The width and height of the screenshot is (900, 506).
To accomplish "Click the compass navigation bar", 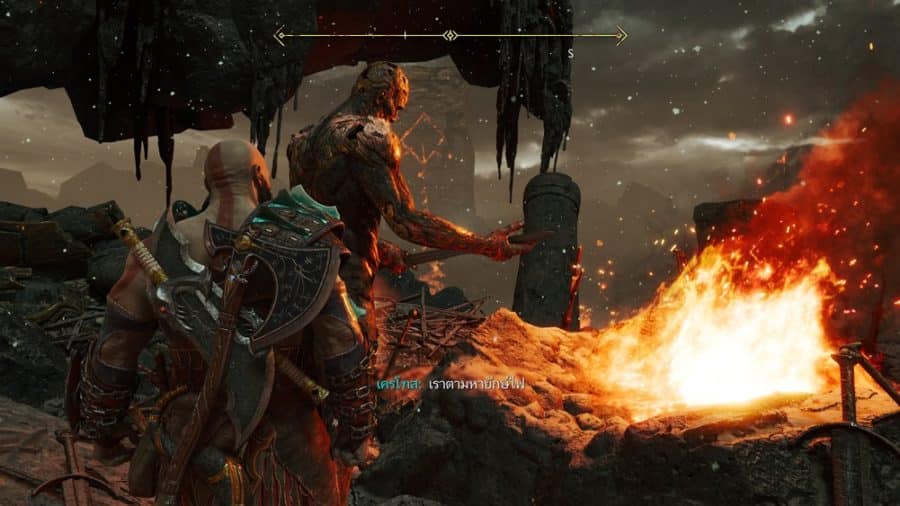I will pos(450,36).
